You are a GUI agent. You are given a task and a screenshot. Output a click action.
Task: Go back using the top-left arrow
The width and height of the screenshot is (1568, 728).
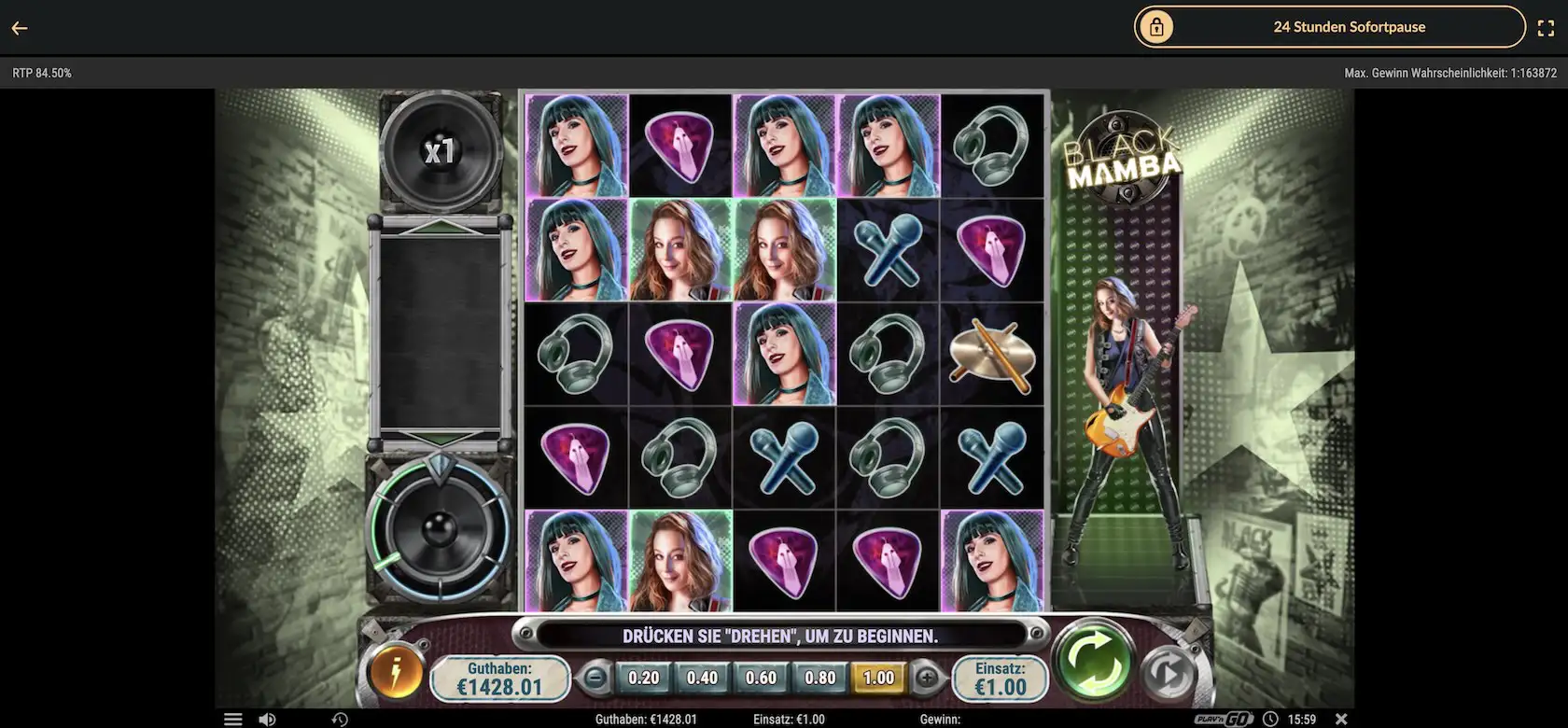tap(20, 27)
